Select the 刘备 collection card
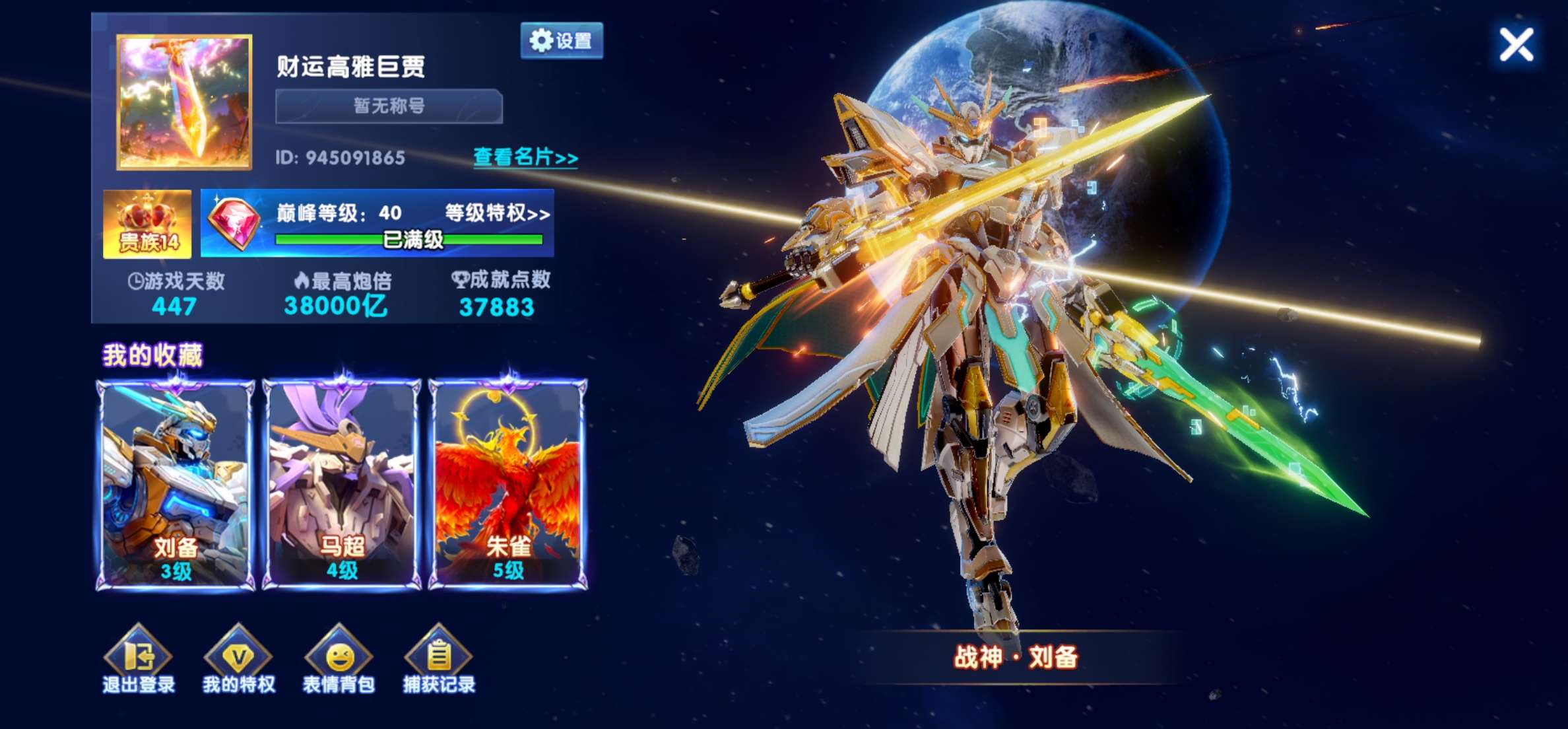The width and height of the screenshot is (1568, 729). [x=176, y=484]
